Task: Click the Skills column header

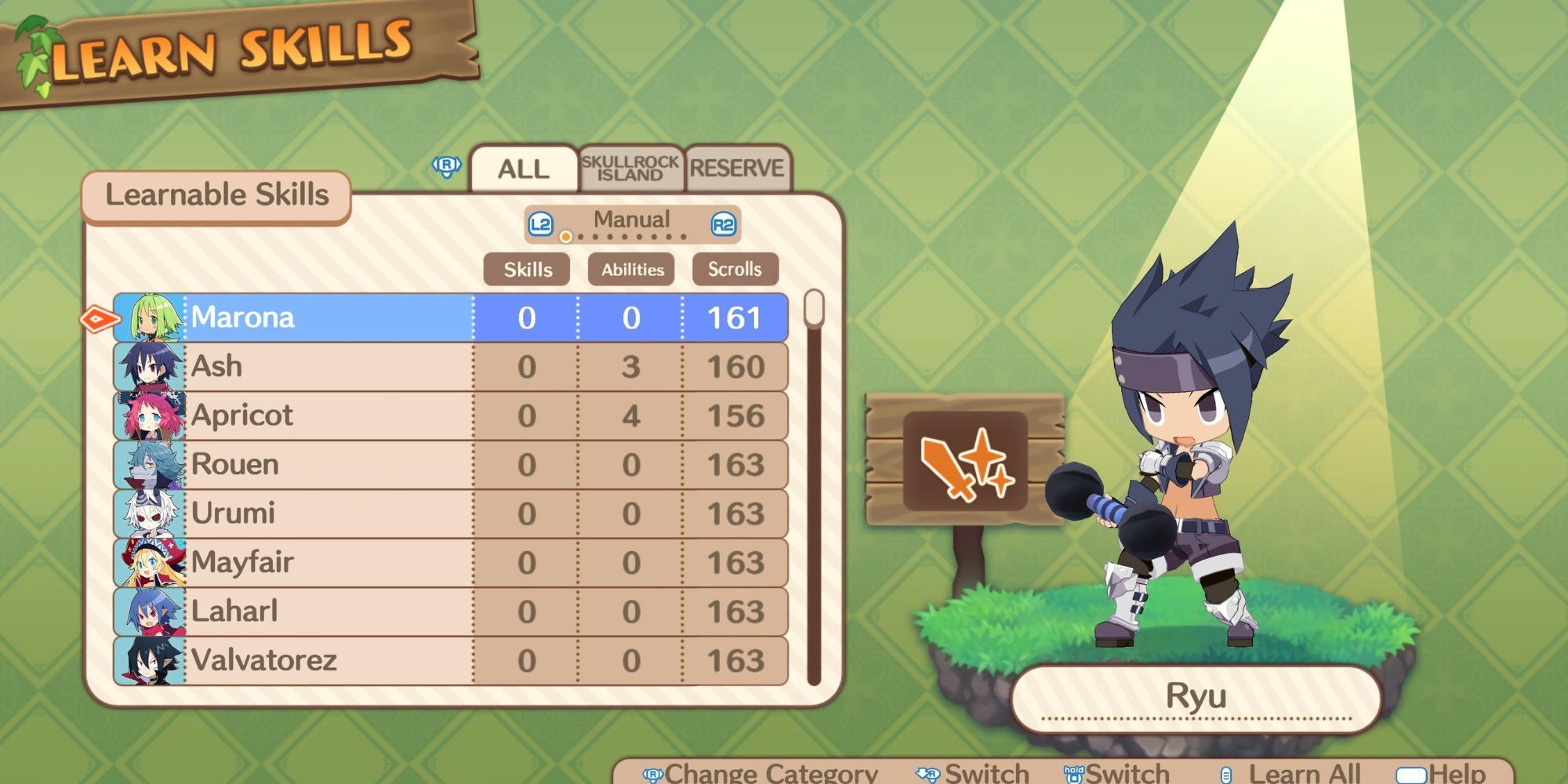Action: (528, 270)
